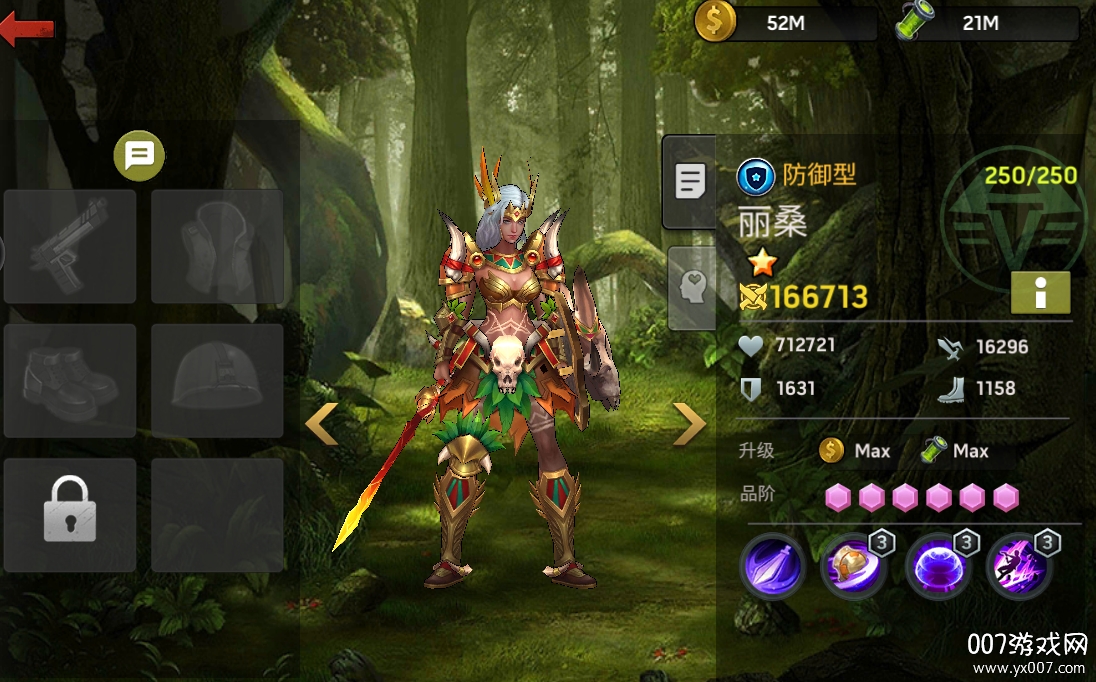Click the defense type shield badge
The width and height of the screenshot is (1096, 682).
click(x=756, y=176)
